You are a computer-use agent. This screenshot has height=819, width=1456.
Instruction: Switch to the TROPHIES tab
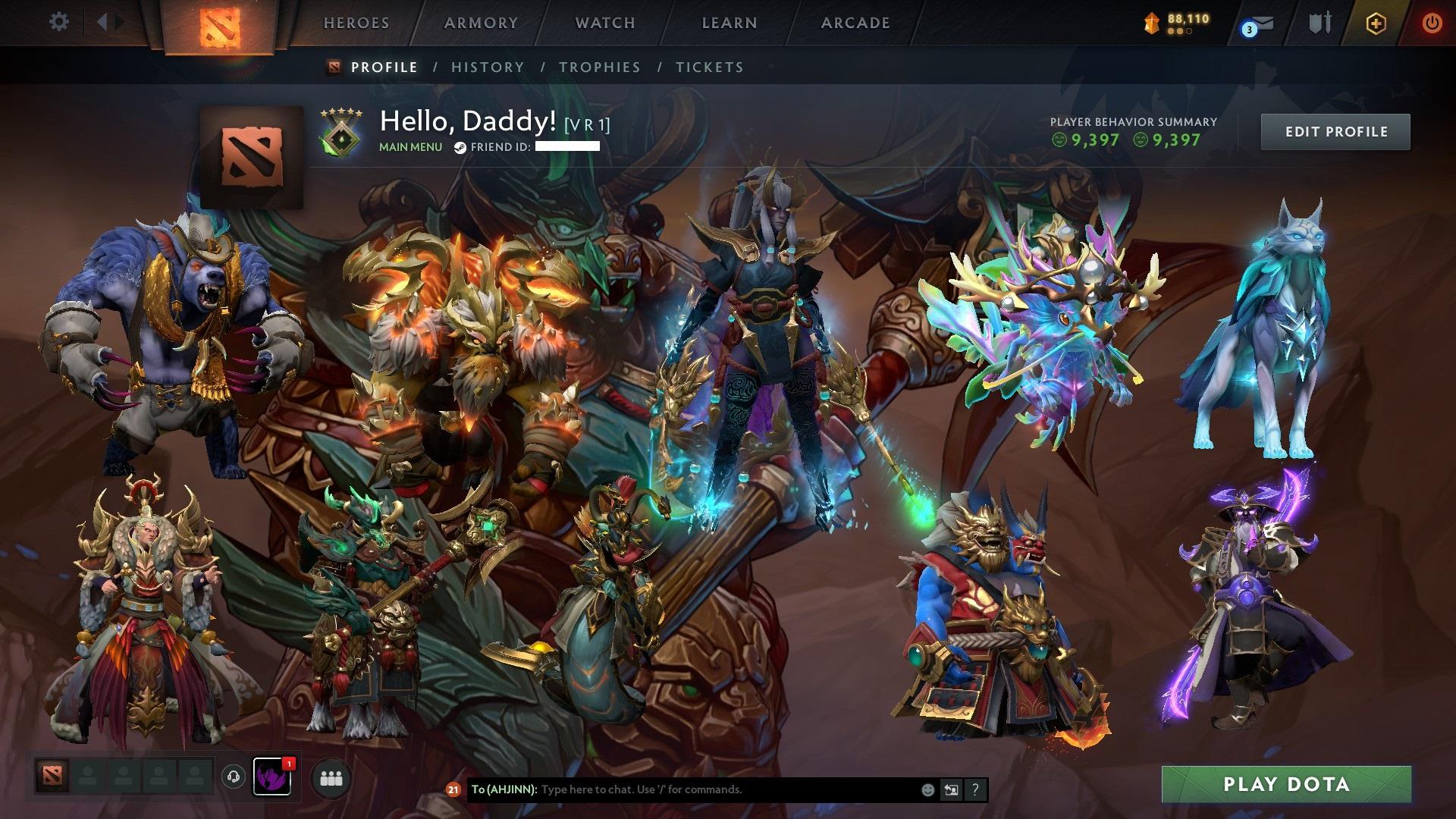[600, 67]
